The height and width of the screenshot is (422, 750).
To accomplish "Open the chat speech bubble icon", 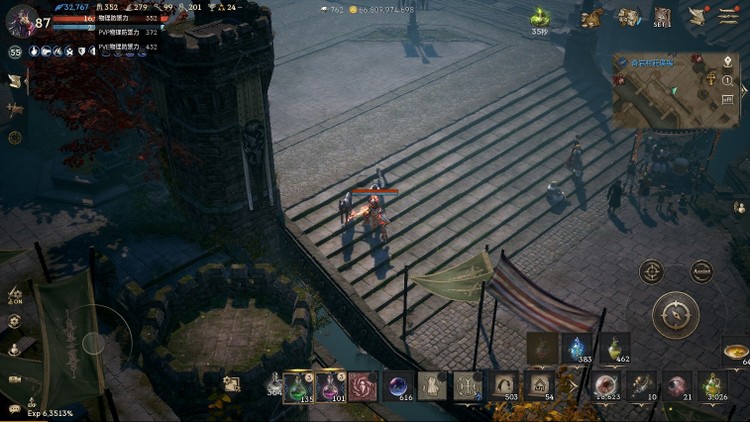I will coord(14,408).
